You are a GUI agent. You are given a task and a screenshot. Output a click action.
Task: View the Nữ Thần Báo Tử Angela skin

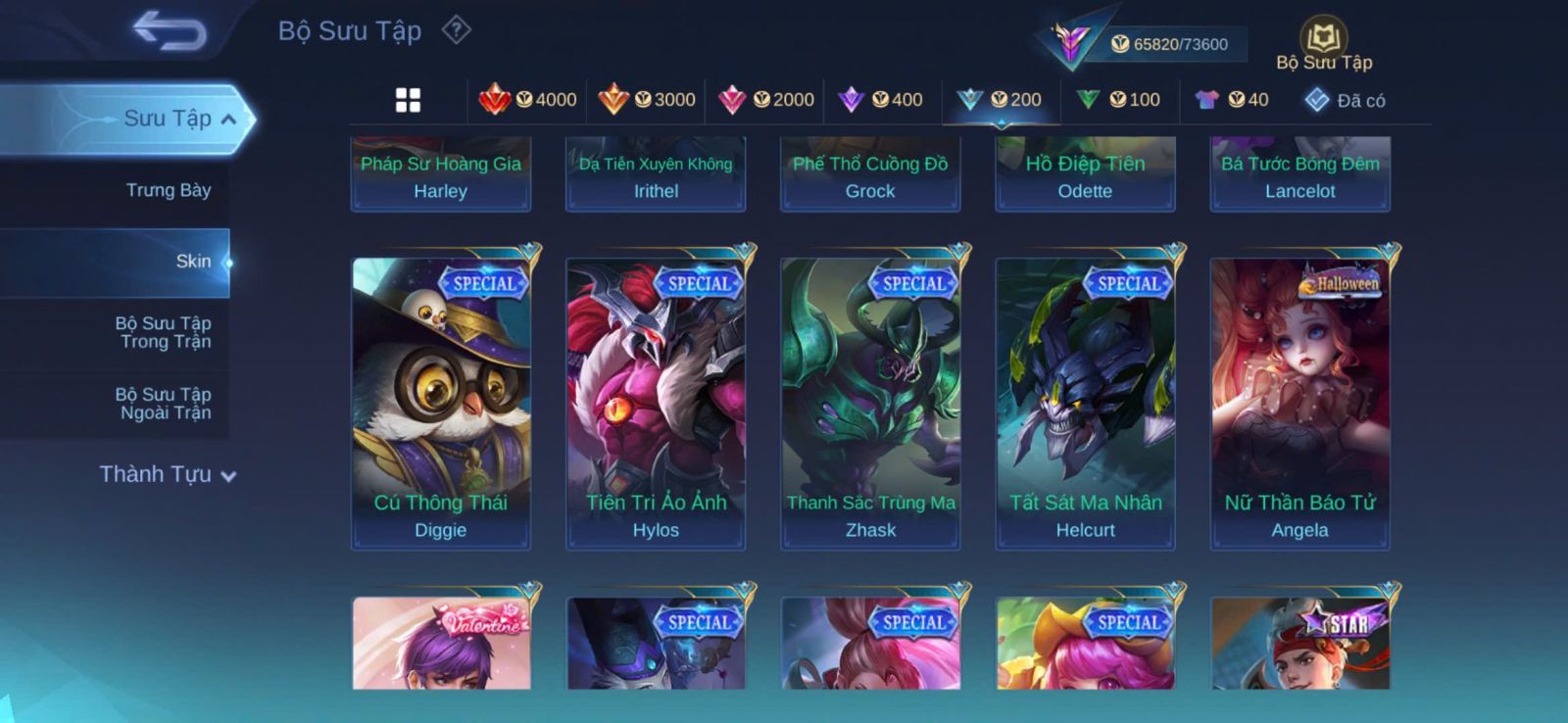[1300, 402]
